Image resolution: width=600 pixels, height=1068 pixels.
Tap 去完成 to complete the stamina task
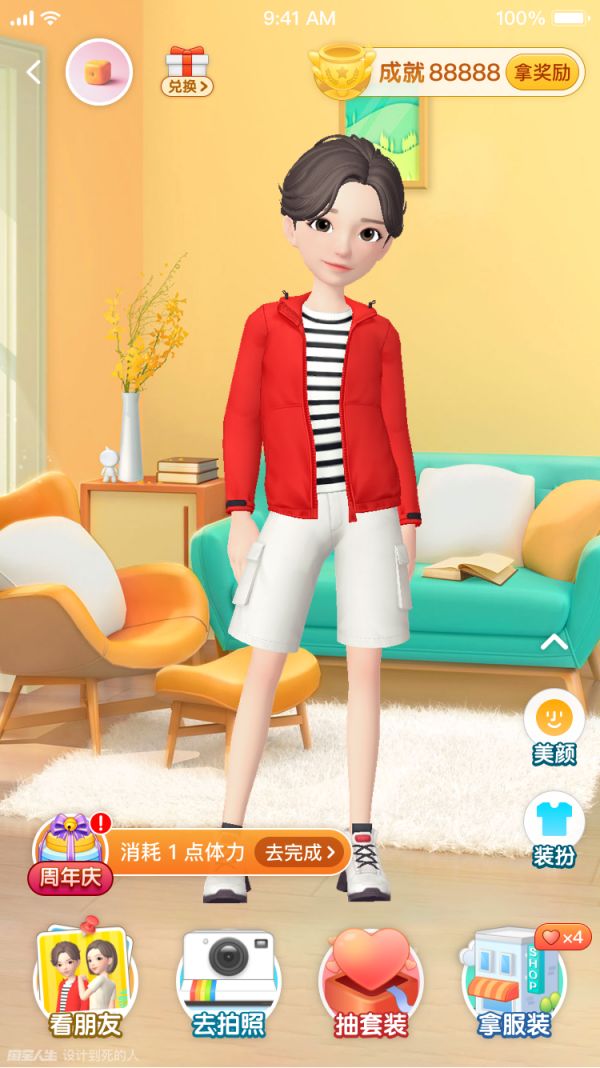tap(301, 852)
